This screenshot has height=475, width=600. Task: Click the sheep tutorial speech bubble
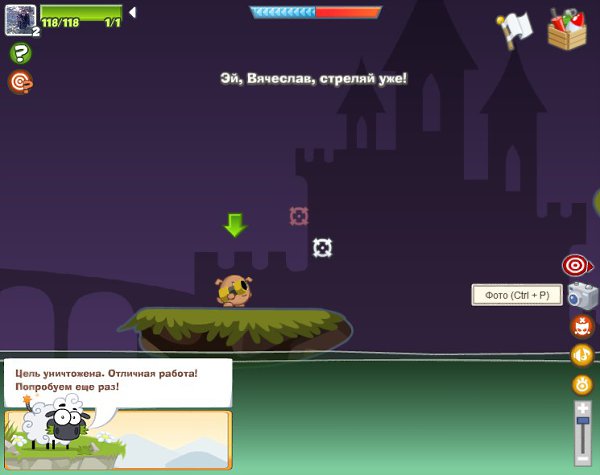click(117, 380)
